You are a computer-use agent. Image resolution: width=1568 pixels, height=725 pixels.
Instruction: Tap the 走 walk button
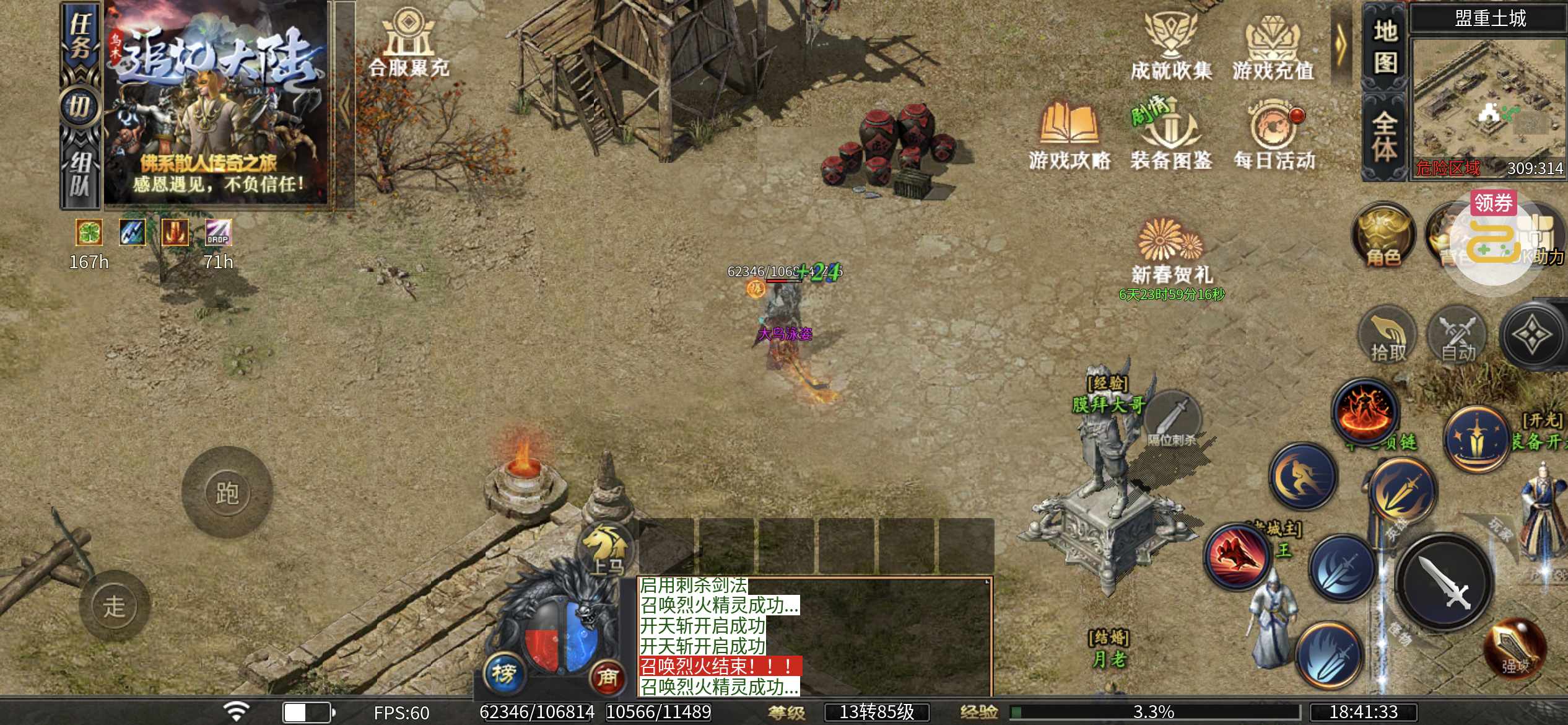pyautogui.click(x=115, y=605)
